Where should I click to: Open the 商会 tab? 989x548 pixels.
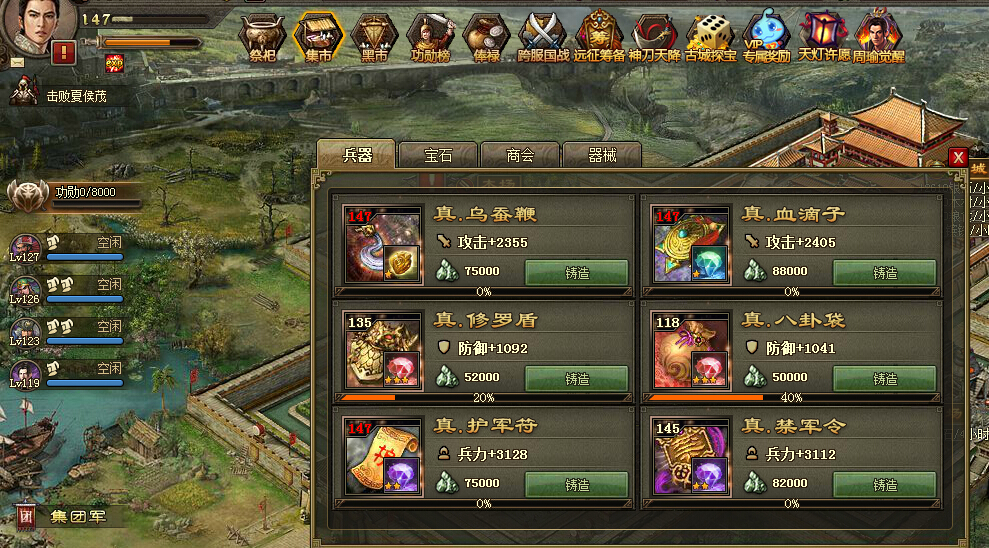pos(520,155)
